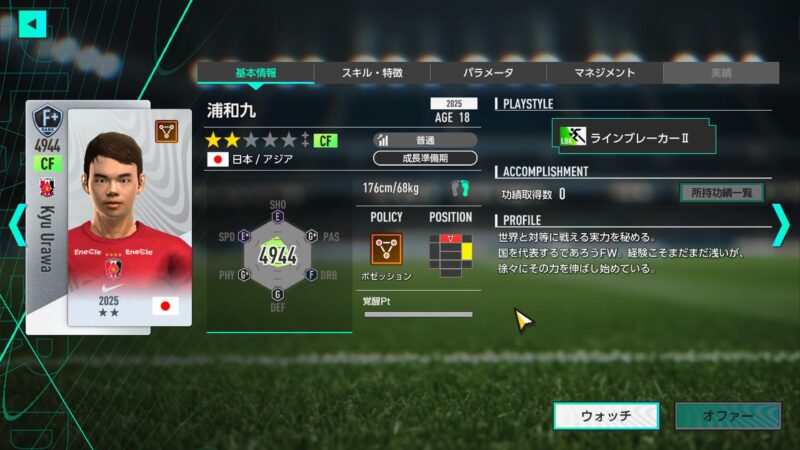800x450 pixels.
Task: Click the 成長準備期 growth label
Action: tap(425, 158)
